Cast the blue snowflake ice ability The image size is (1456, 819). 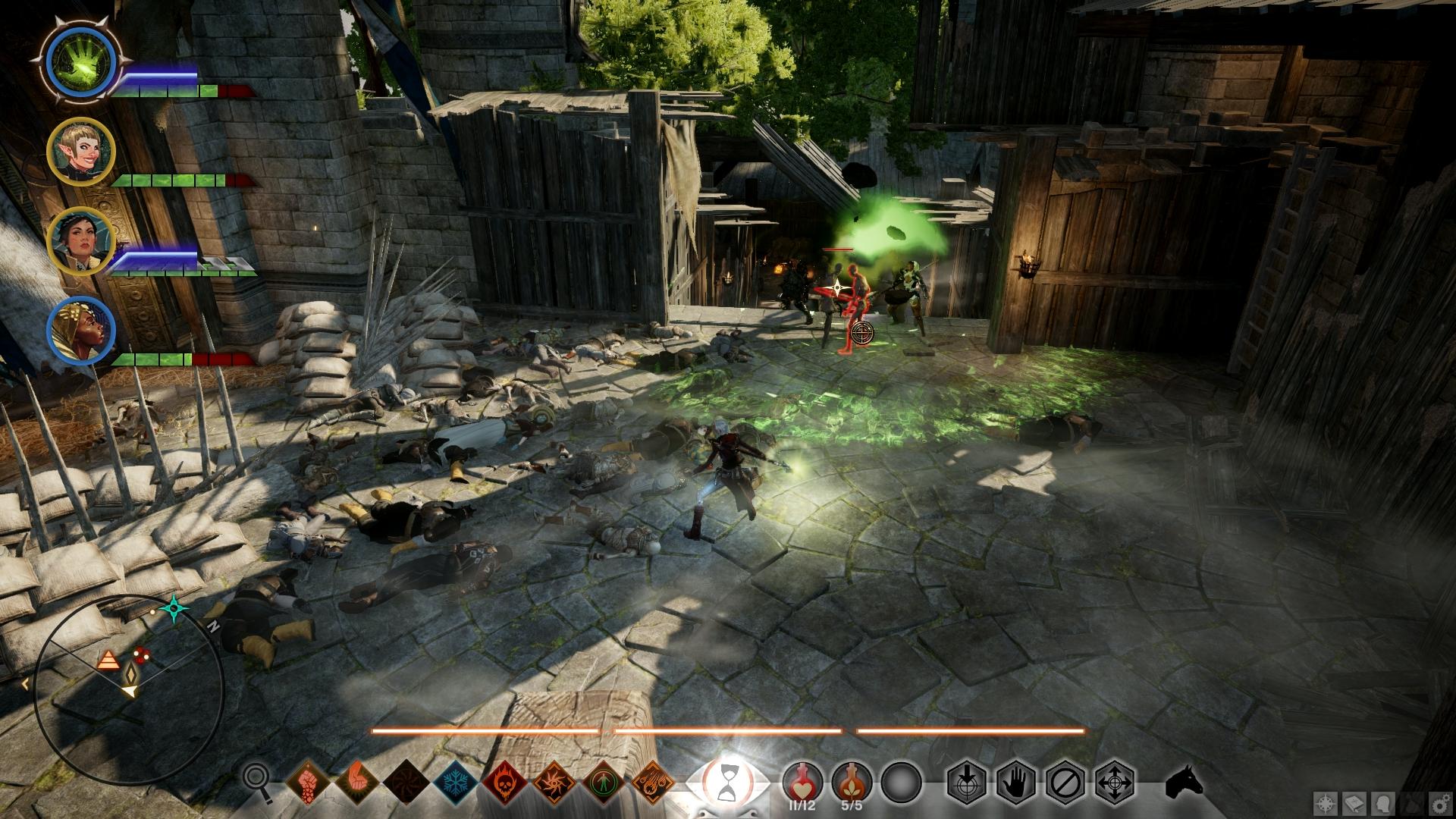point(455,782)
